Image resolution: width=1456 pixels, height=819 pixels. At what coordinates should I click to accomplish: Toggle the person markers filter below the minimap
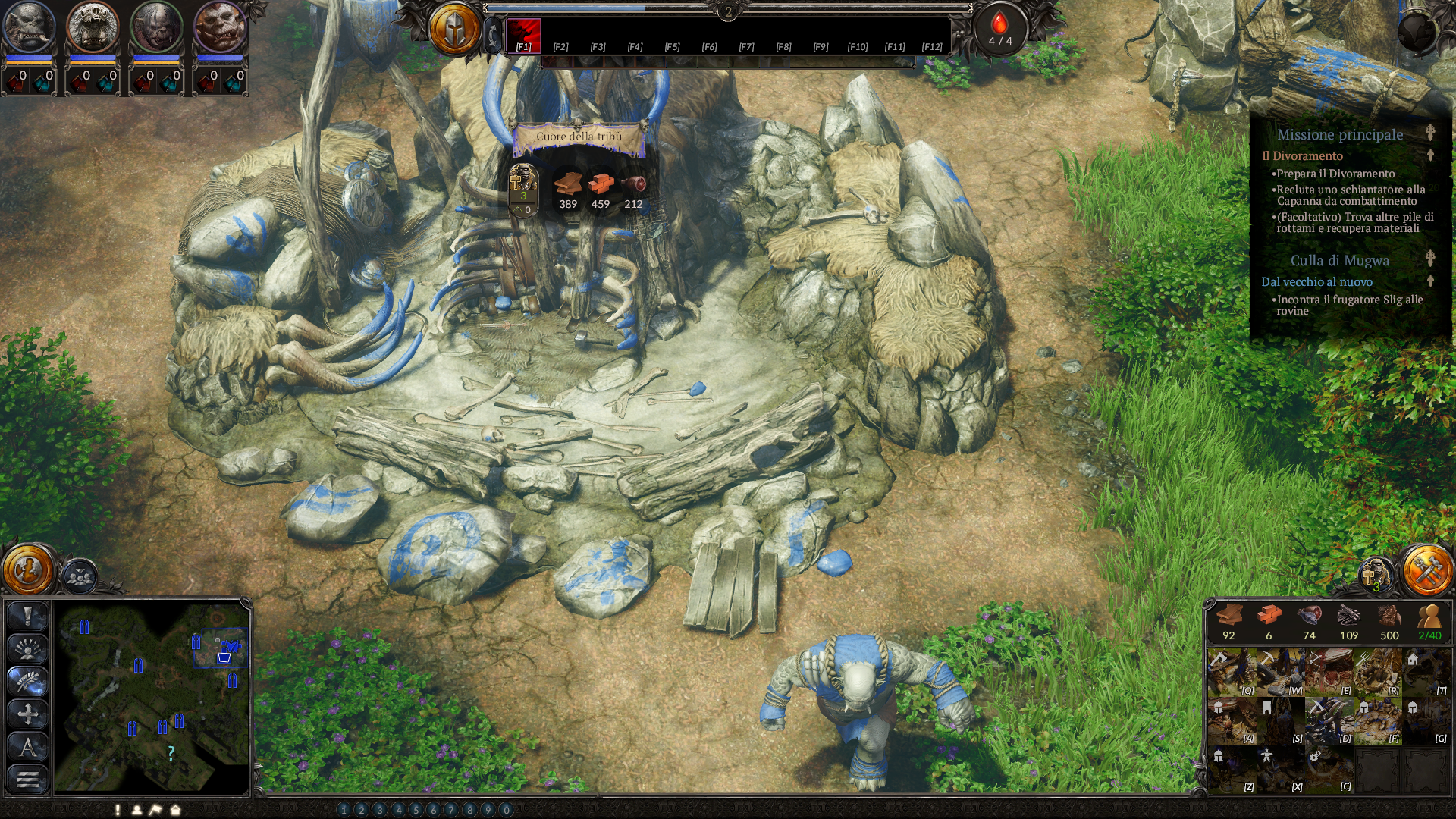pos(137,811)
